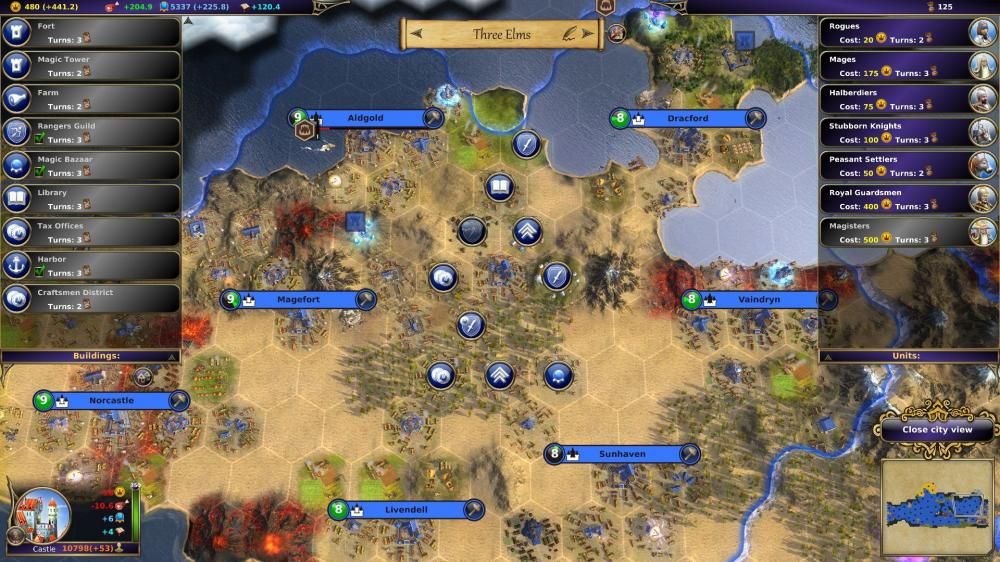1000x562 pixels.
Task: Queue the Library for construction
Action: tap(90, 198)
